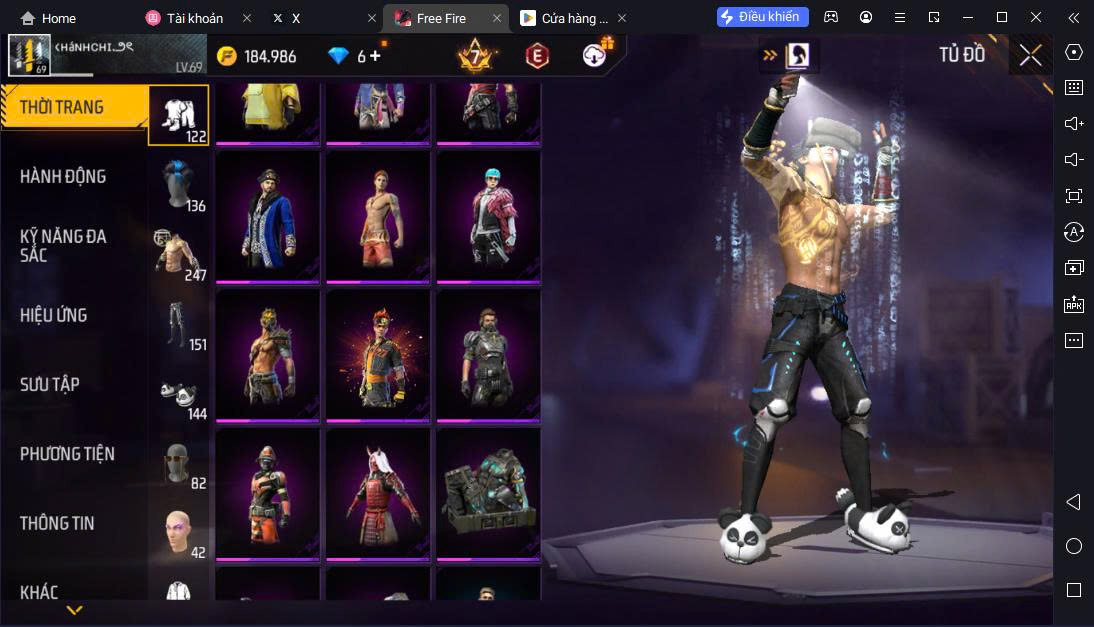Select the blue pirate coat outfit
The image size is (1094, 627).
click(267, 215)
